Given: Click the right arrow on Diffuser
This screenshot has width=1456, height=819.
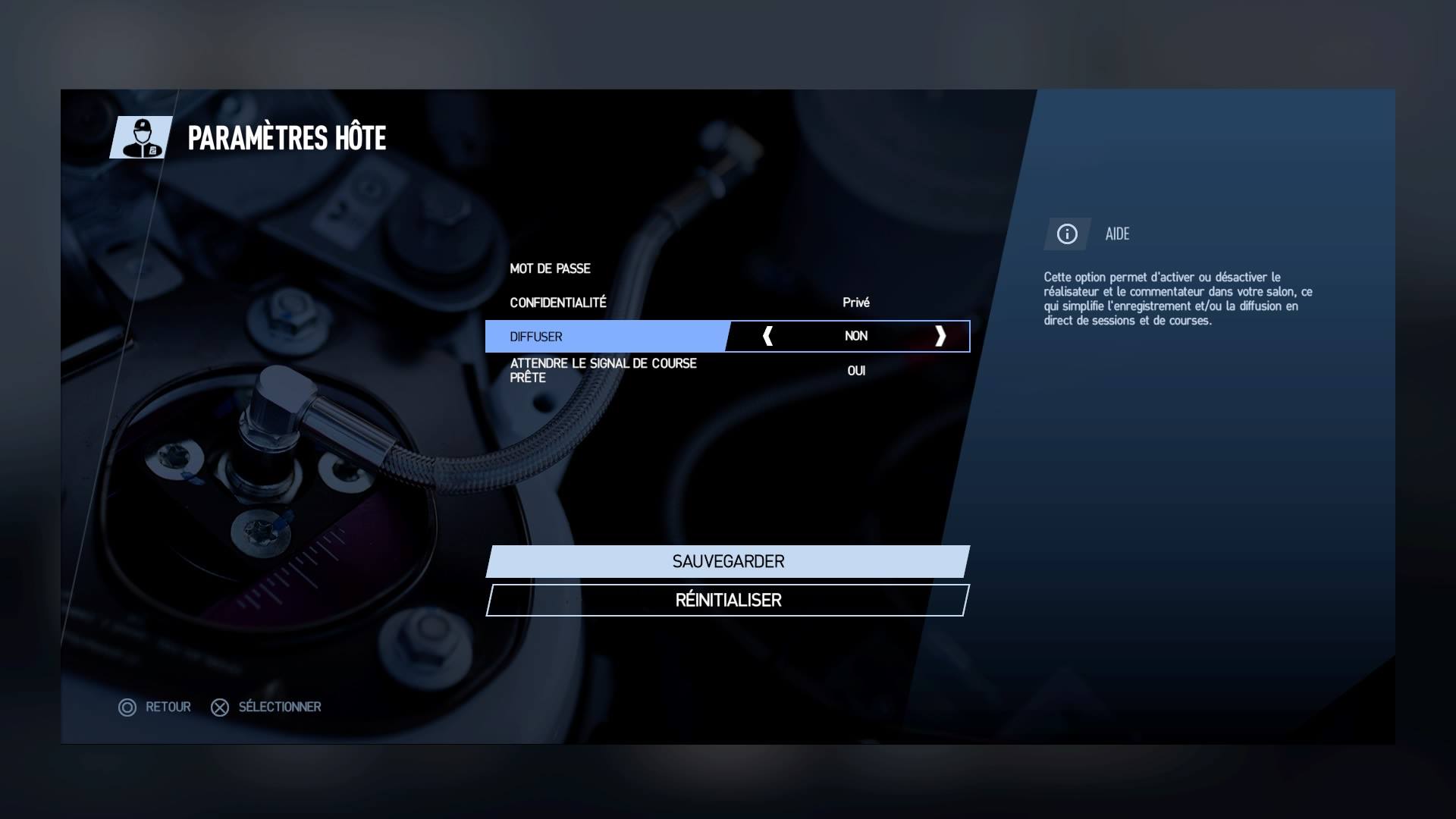Looking at the screenshot, I should [940, 336].
